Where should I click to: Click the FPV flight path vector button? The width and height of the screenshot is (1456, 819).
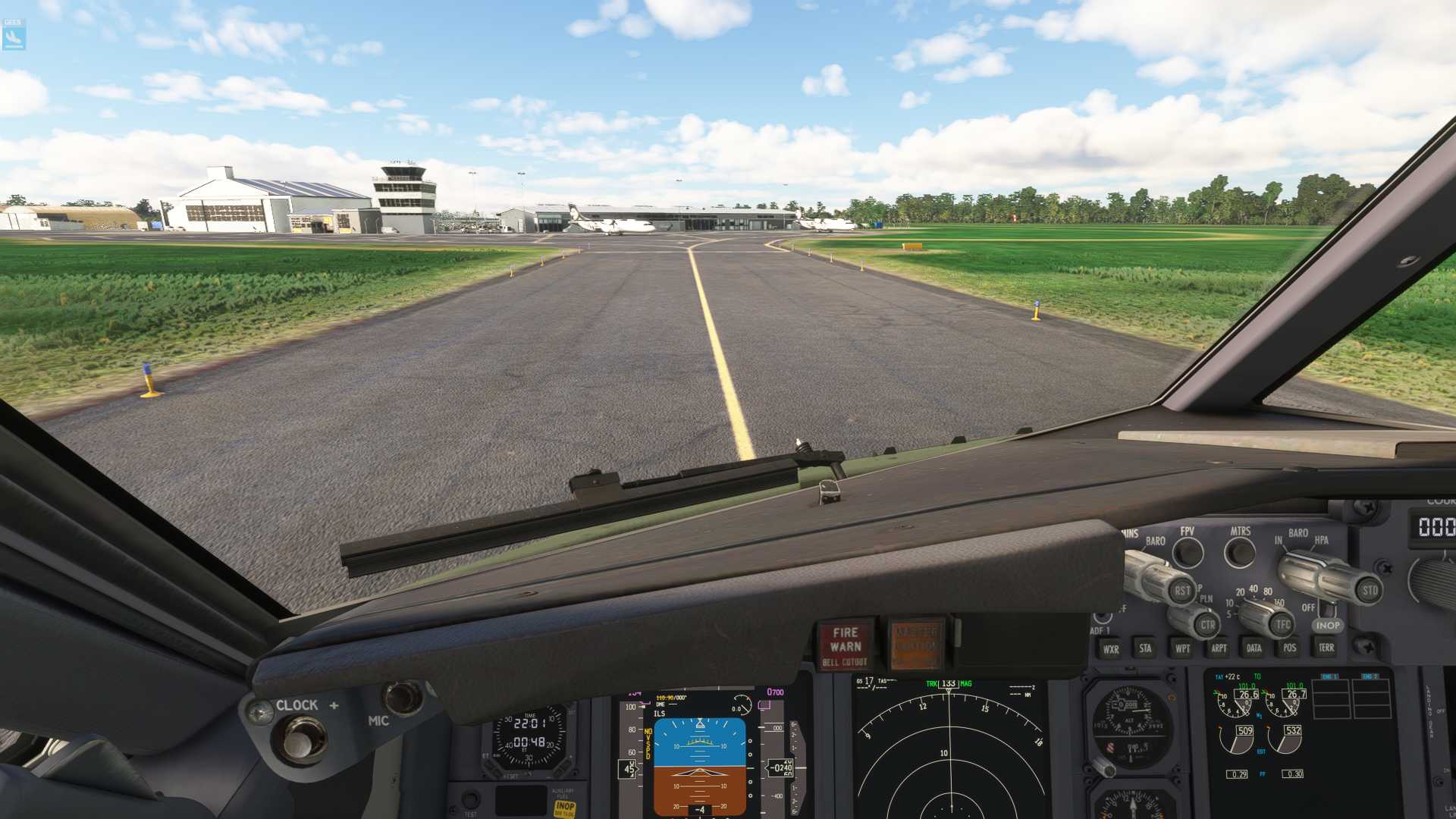(1188, 552)
